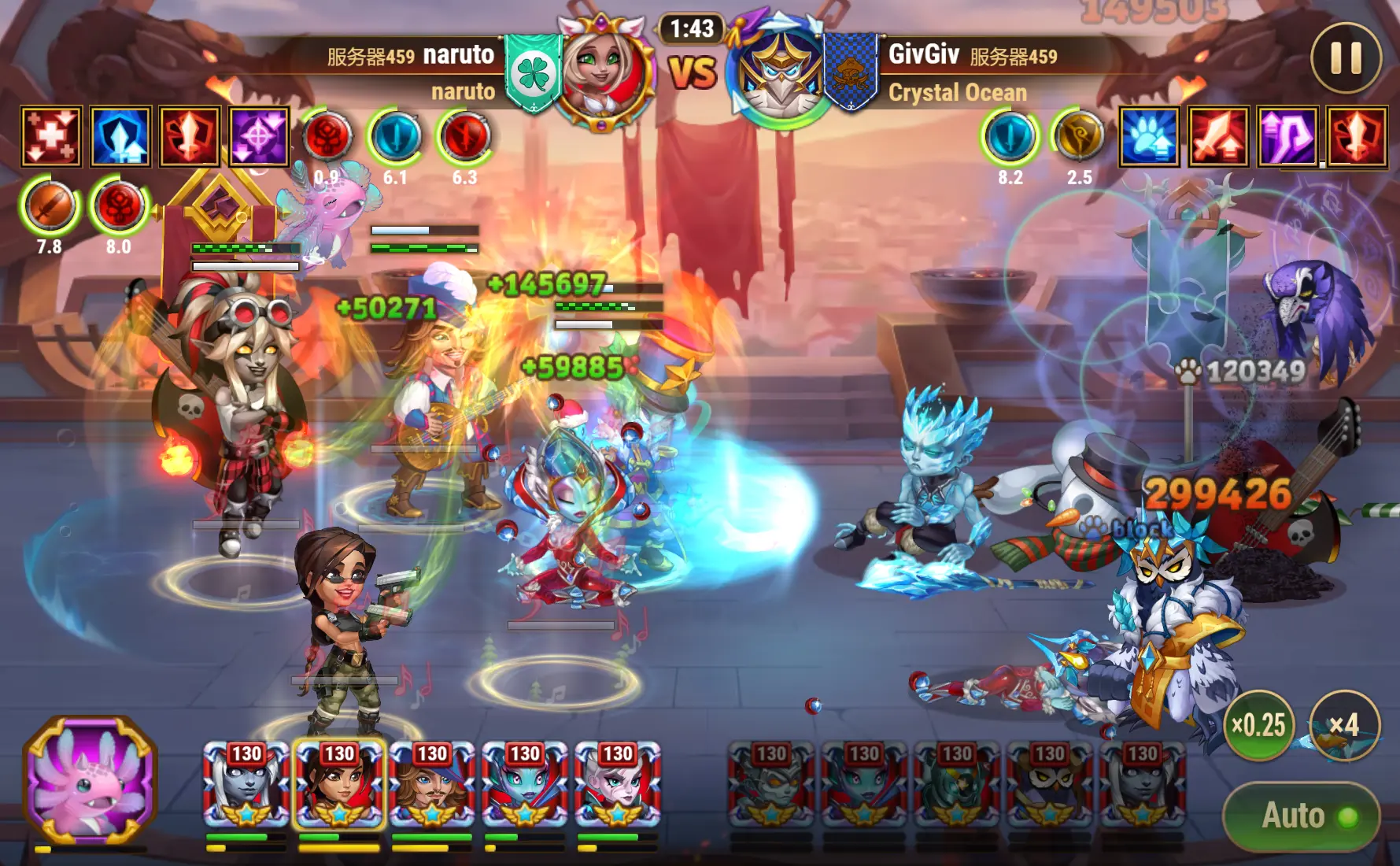Inspect the red cross healing buff icon
1400x866 pixels.
pyautogui.click(x=51, y=137)
